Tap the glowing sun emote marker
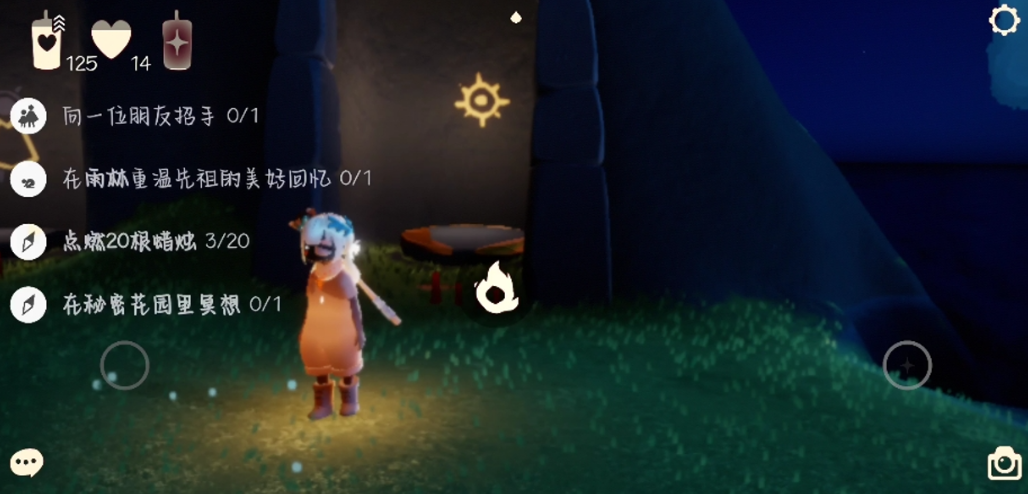The height and width of the screenshot is (494, 1028). pos(482,100)
